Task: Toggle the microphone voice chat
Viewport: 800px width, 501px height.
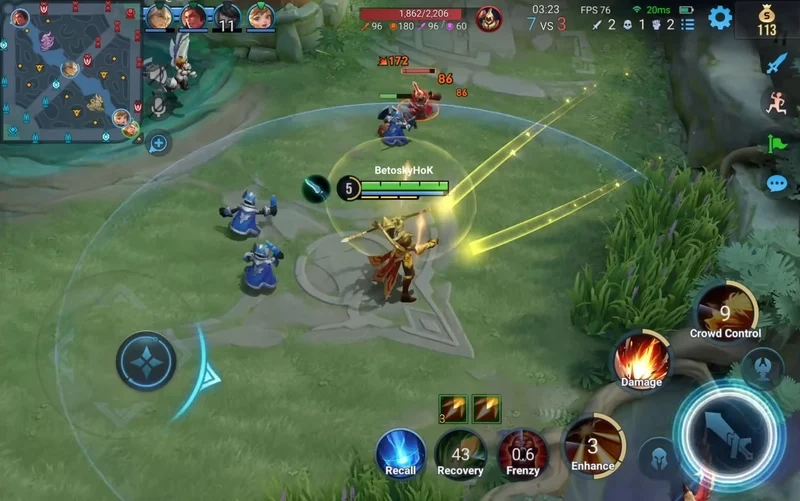Action: coord(156,106)
